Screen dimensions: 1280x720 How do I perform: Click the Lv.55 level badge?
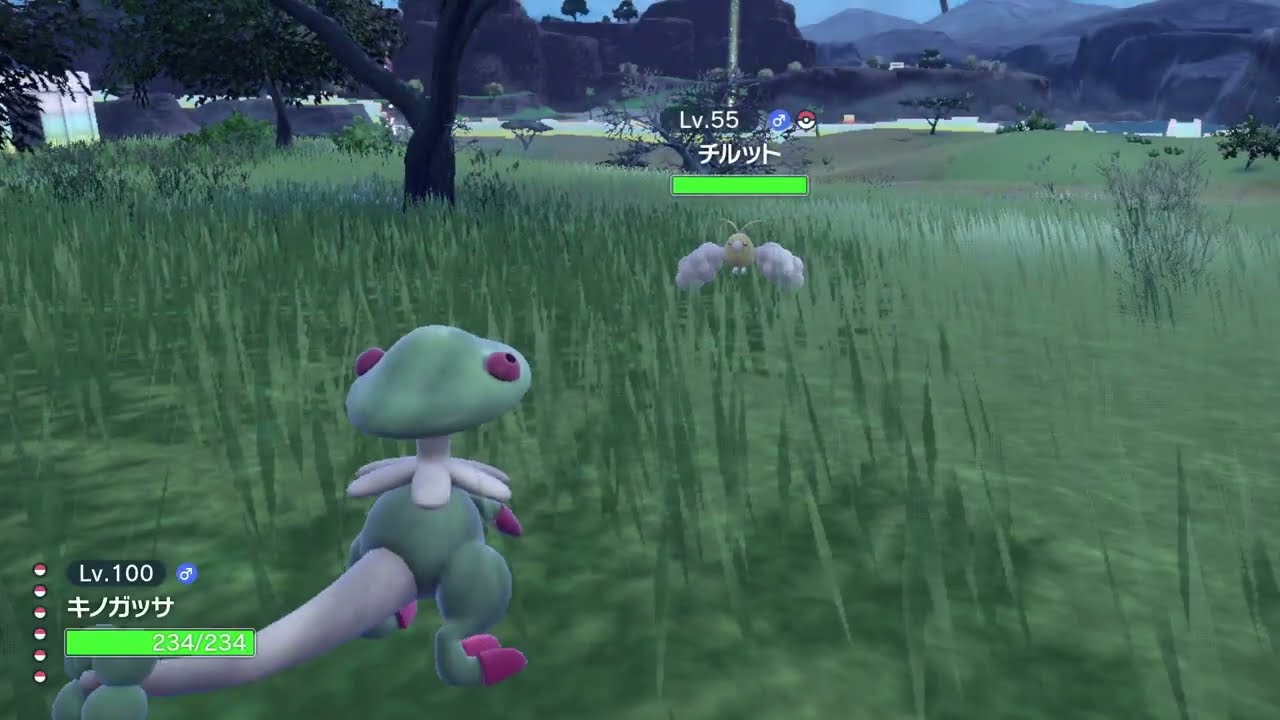(x=709, y=119)
